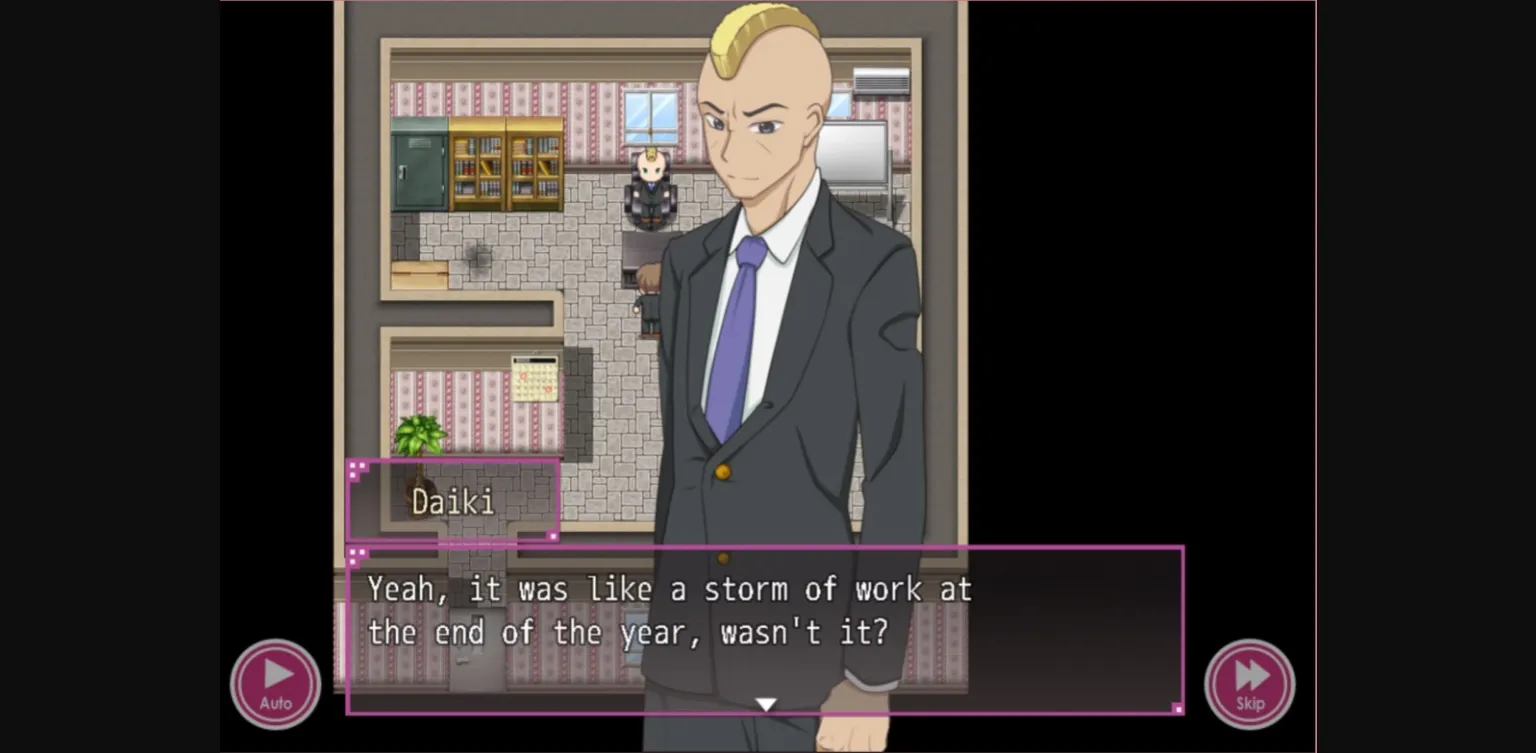Click the bookshelf sprite in the room
The width and height of the screenshot is (1536, 753).
(x=505, y=165)
